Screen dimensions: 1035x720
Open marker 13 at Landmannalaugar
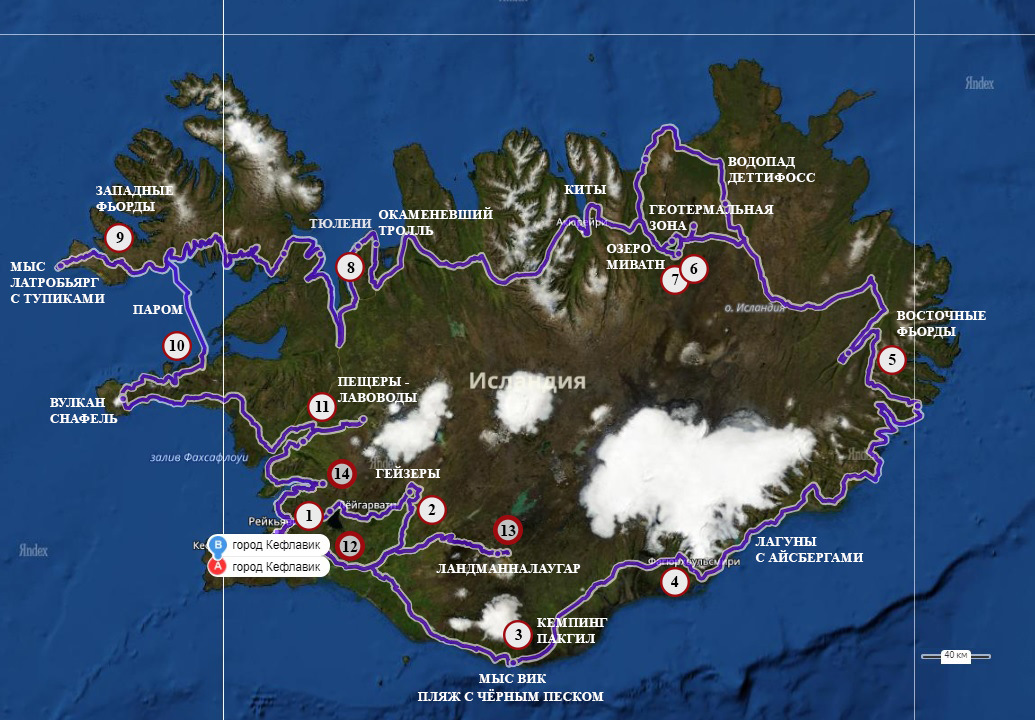tap(508, 529)
